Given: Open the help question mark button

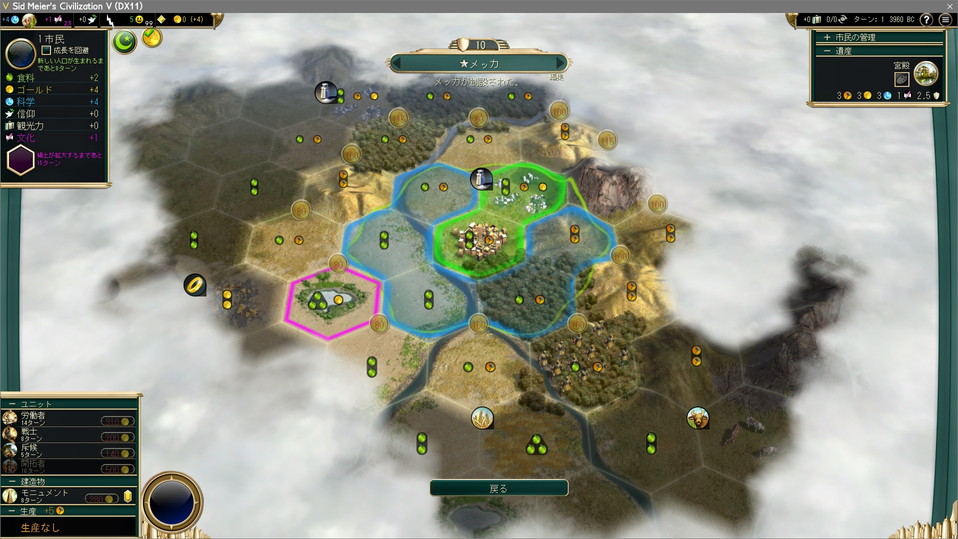Looking at the screenshot, I should pyautogui.click(x=926, y=20).
